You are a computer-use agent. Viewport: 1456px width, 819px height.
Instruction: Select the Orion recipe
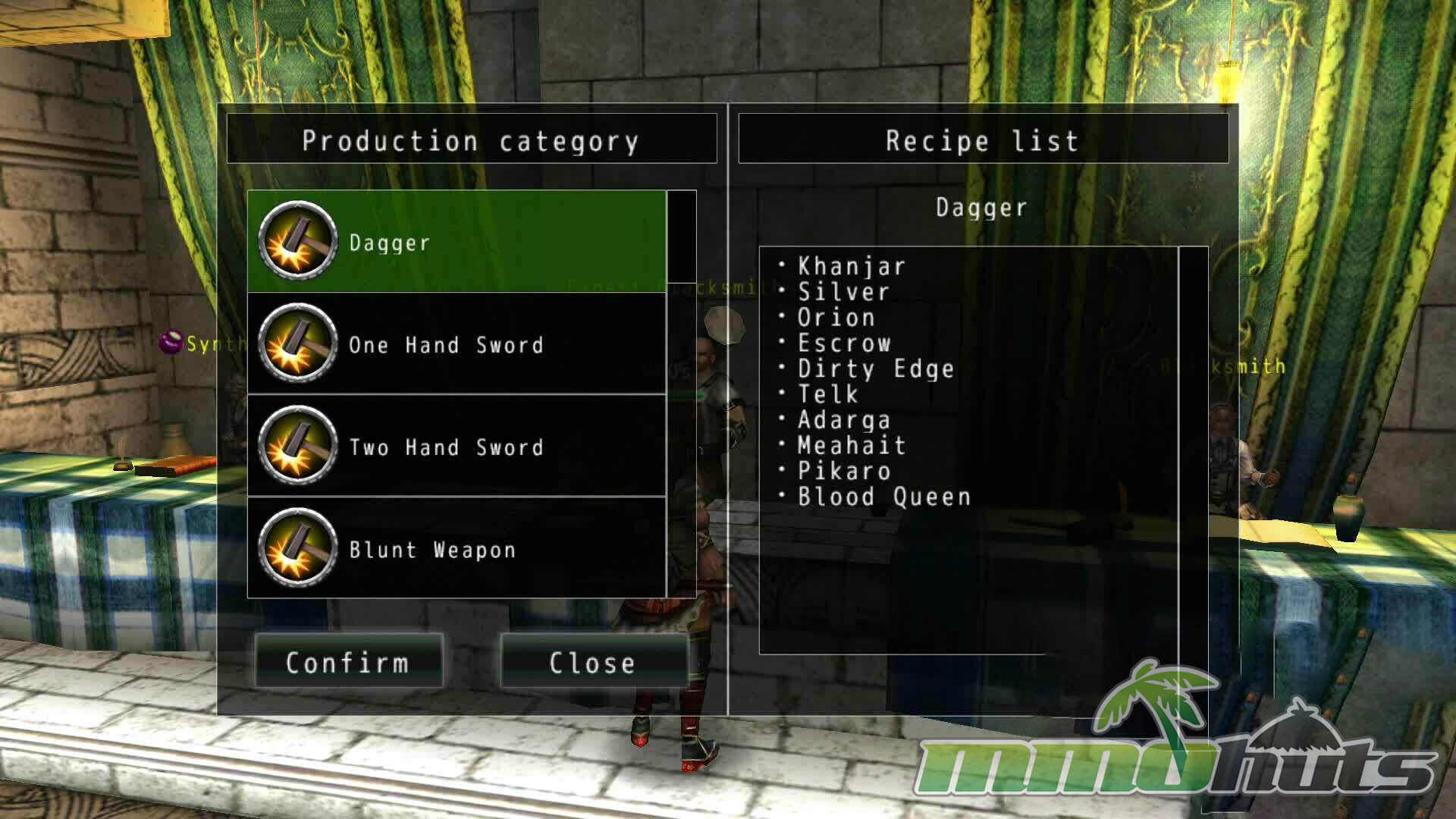point(836,318)
